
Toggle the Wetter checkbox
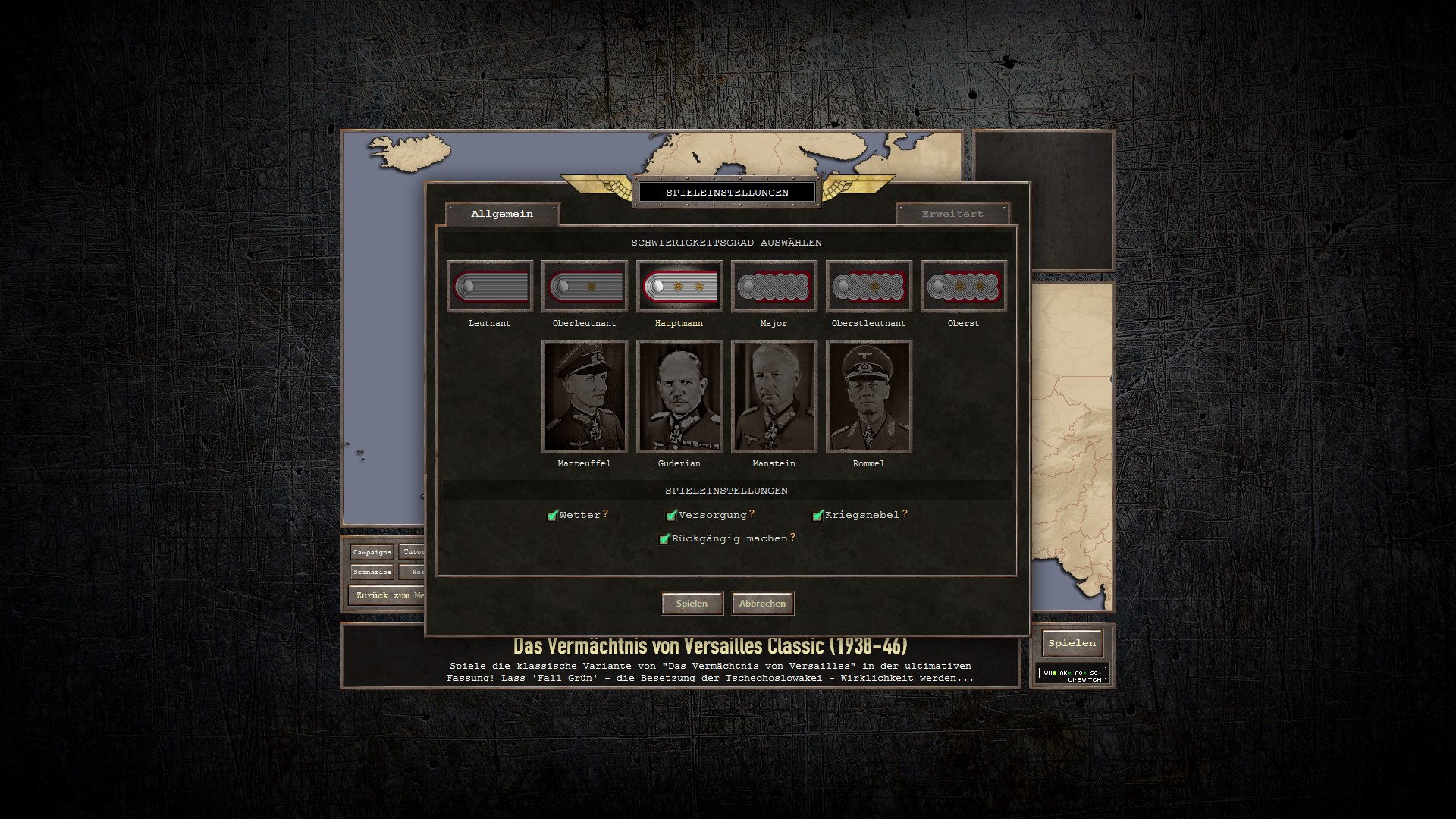(552, 516)
